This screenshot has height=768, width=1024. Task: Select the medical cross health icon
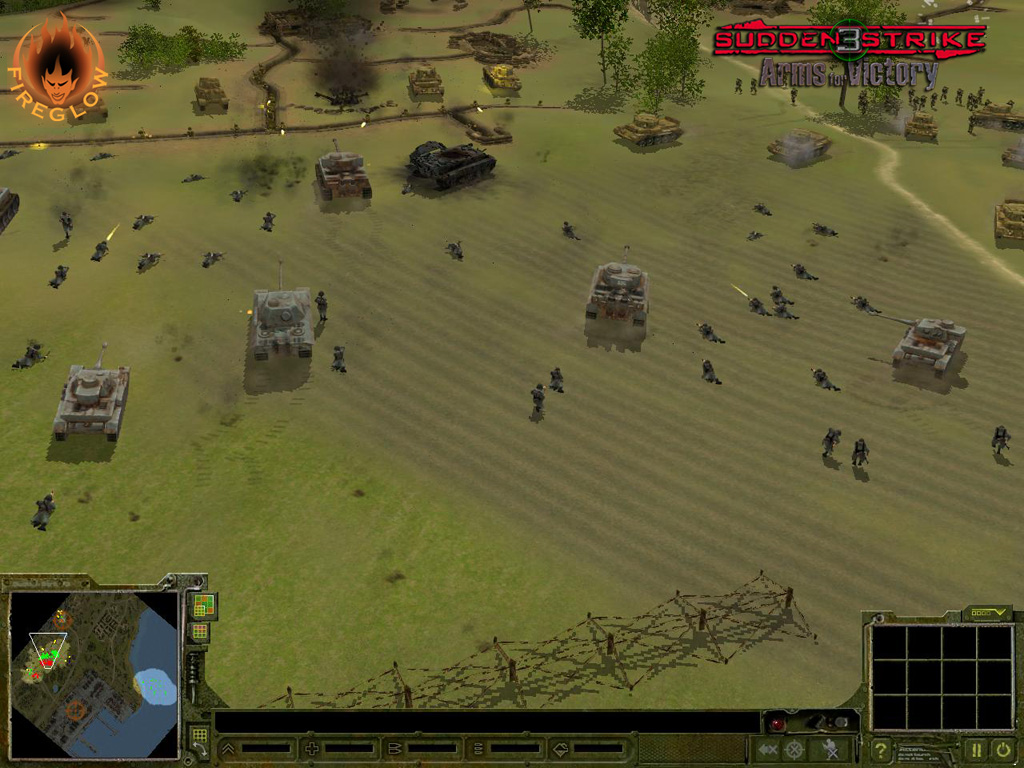pyautogui.click(x=312, y=748)
